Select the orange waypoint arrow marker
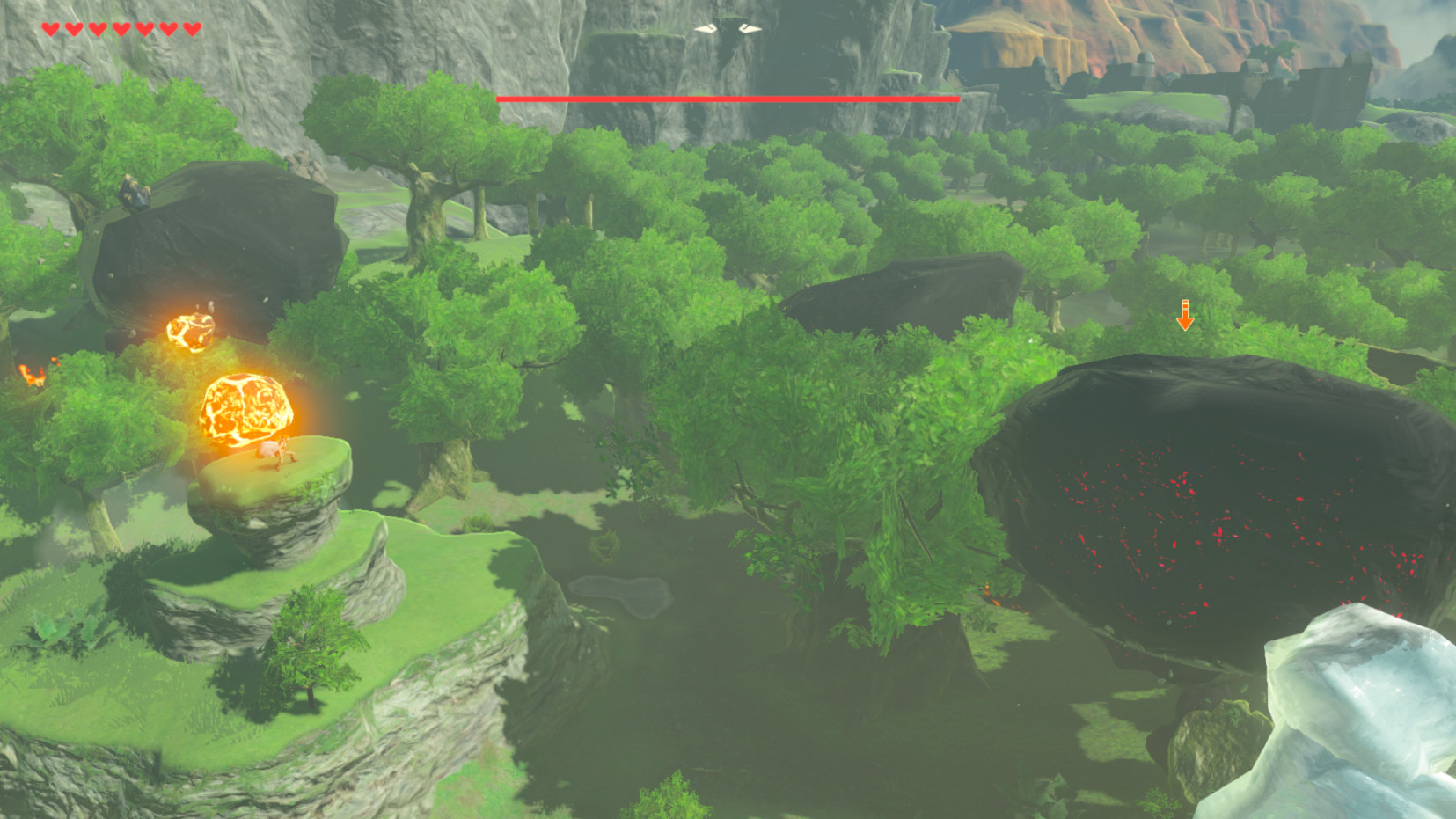1456x819 pixels. pyautogui.click(x=1186, y=315)
